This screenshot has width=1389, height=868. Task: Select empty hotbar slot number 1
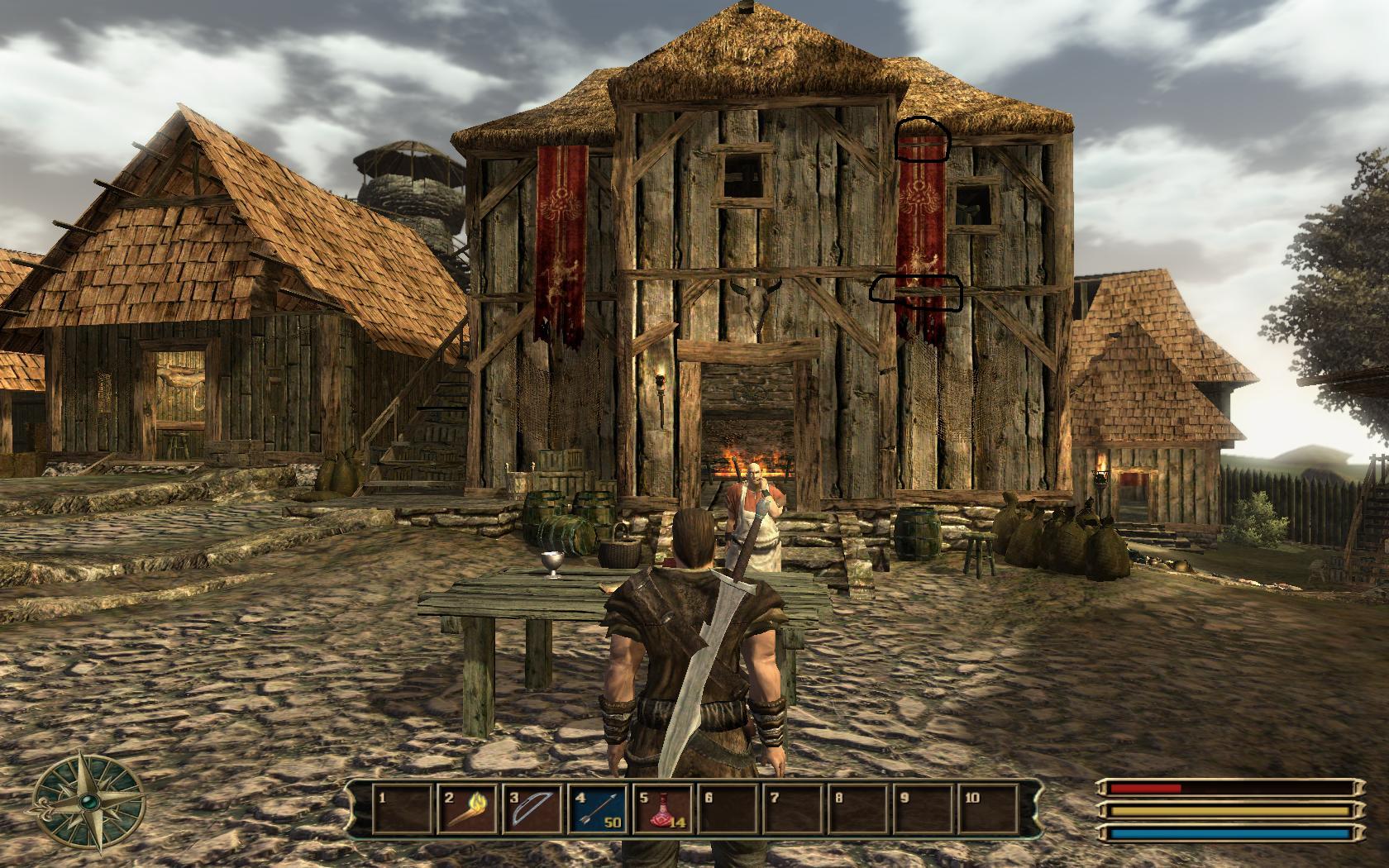pos(403,808)
